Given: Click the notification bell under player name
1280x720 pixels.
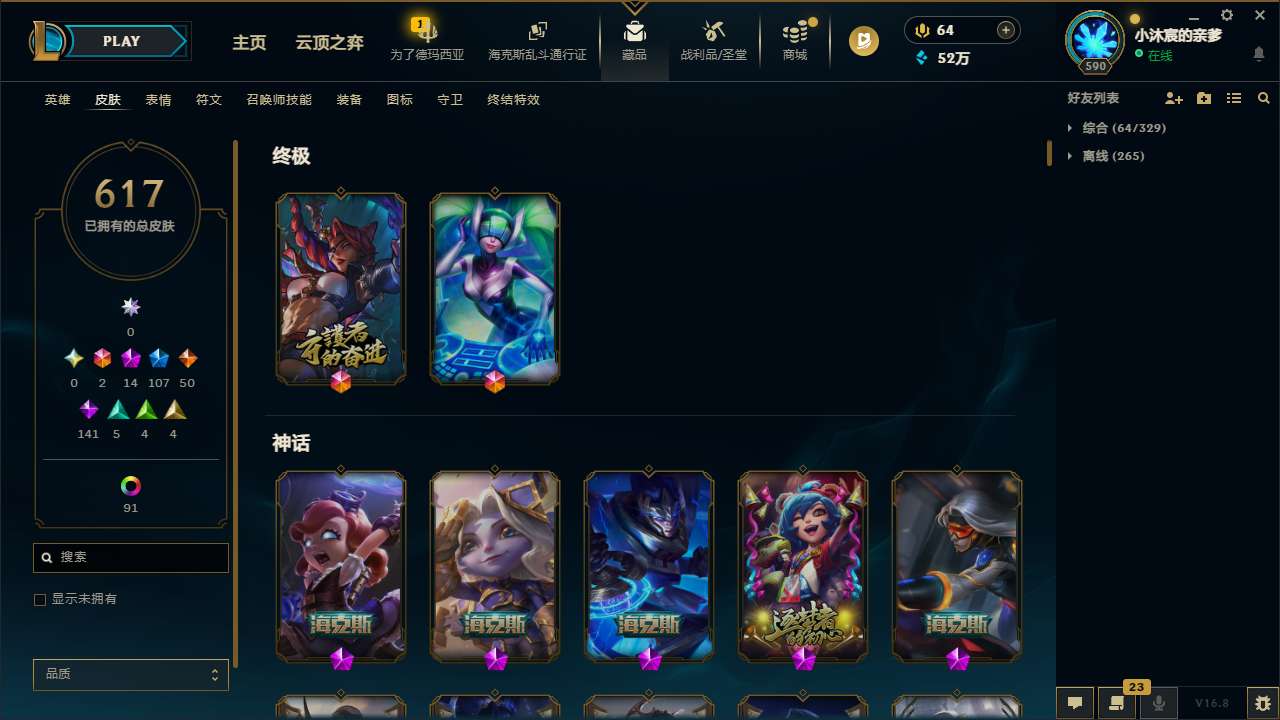Looking at the screenshot, I should click(1259, 55).
